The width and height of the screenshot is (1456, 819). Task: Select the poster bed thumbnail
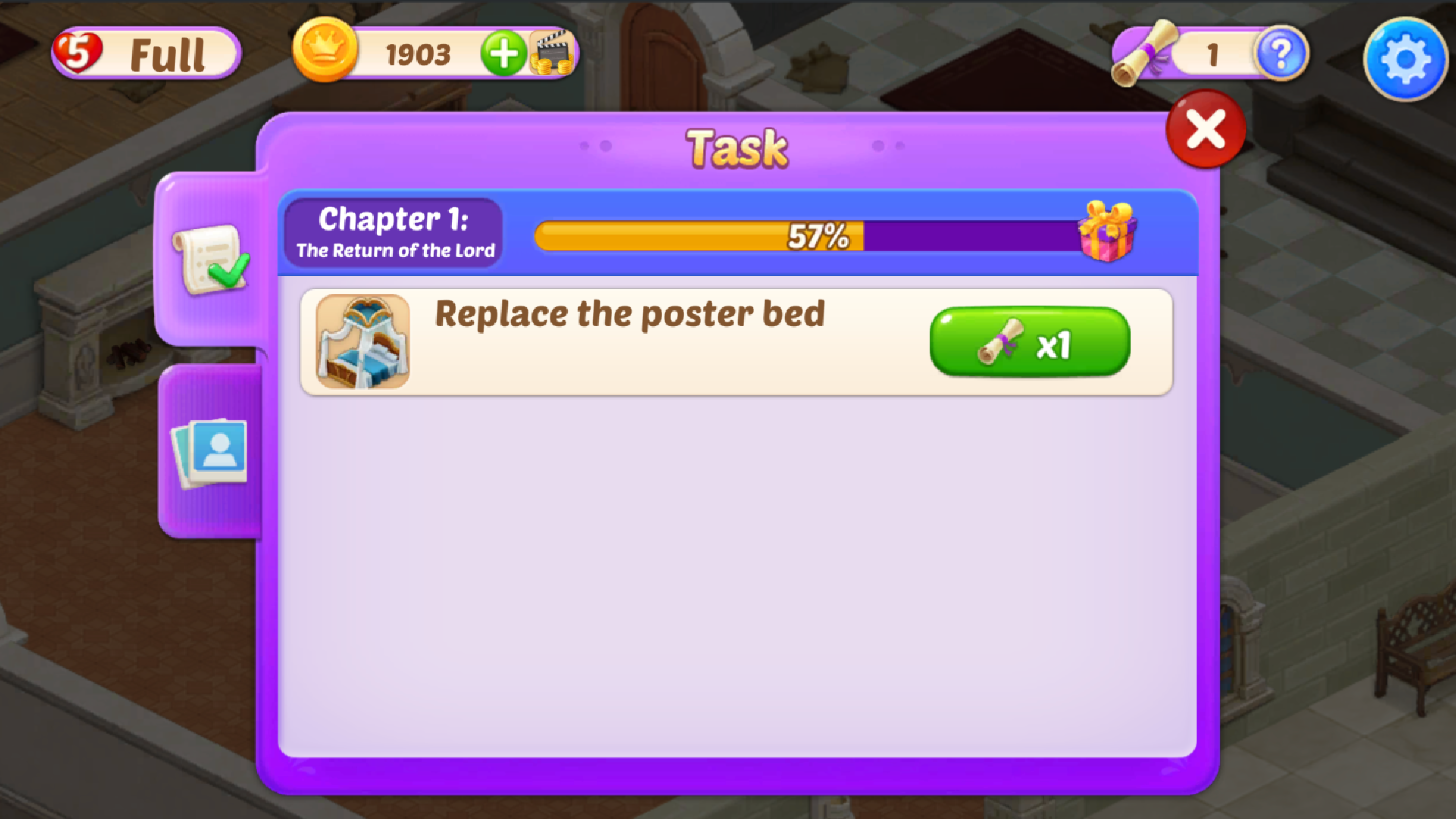click(x=364, y=341)
